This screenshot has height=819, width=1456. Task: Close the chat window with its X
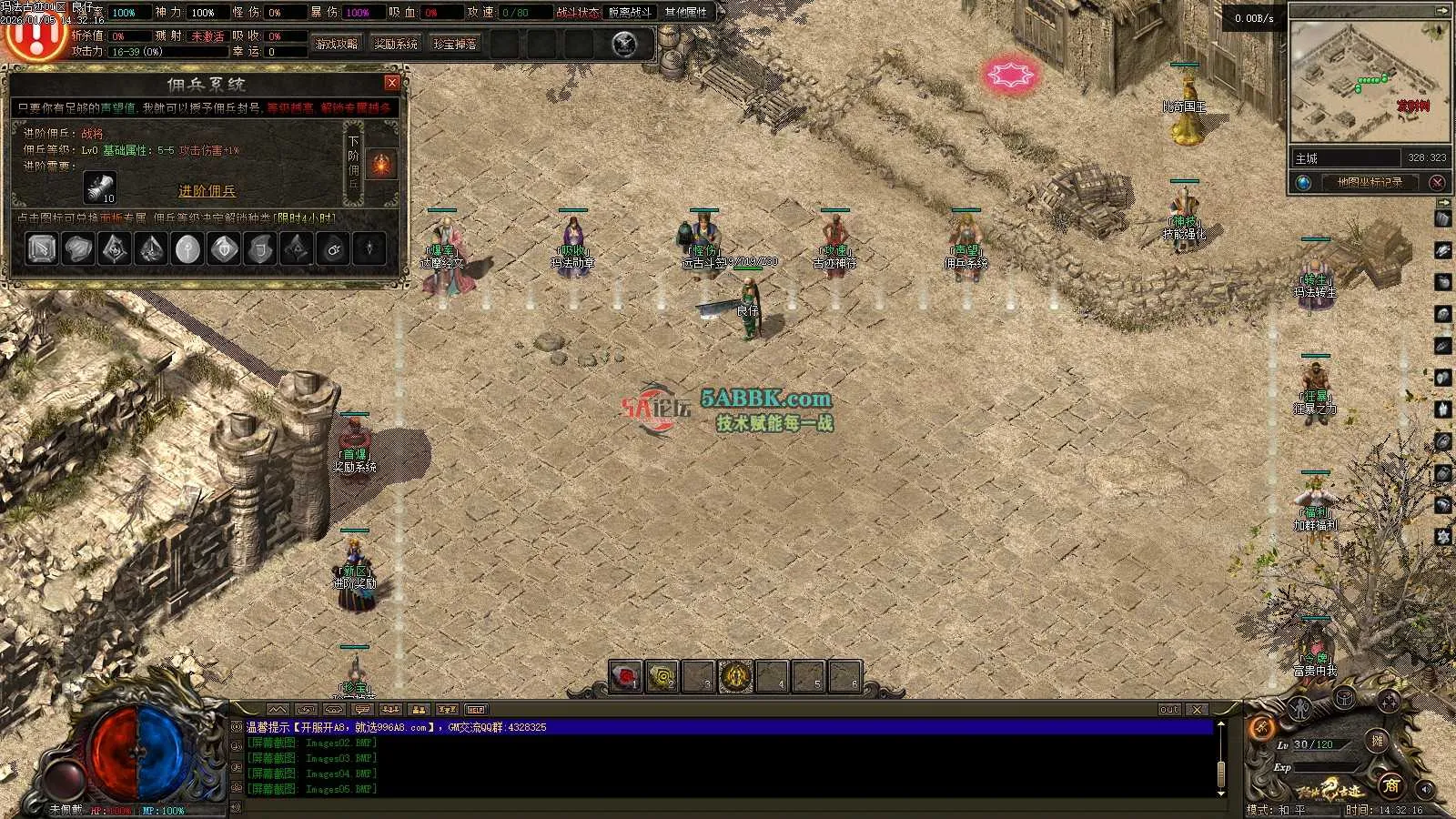point(1198,709)
